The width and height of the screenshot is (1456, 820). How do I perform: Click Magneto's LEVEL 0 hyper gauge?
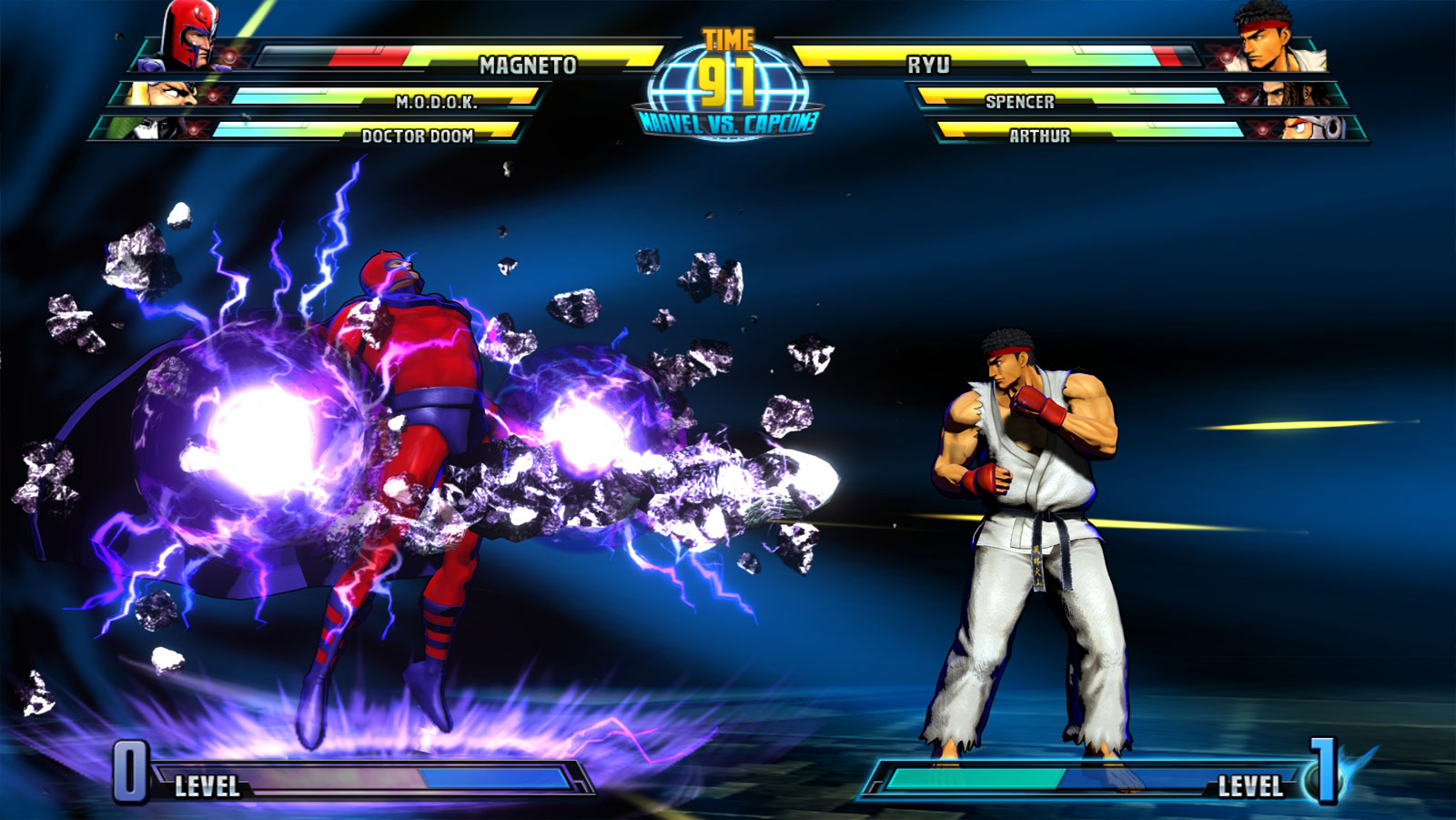point(364,780)
